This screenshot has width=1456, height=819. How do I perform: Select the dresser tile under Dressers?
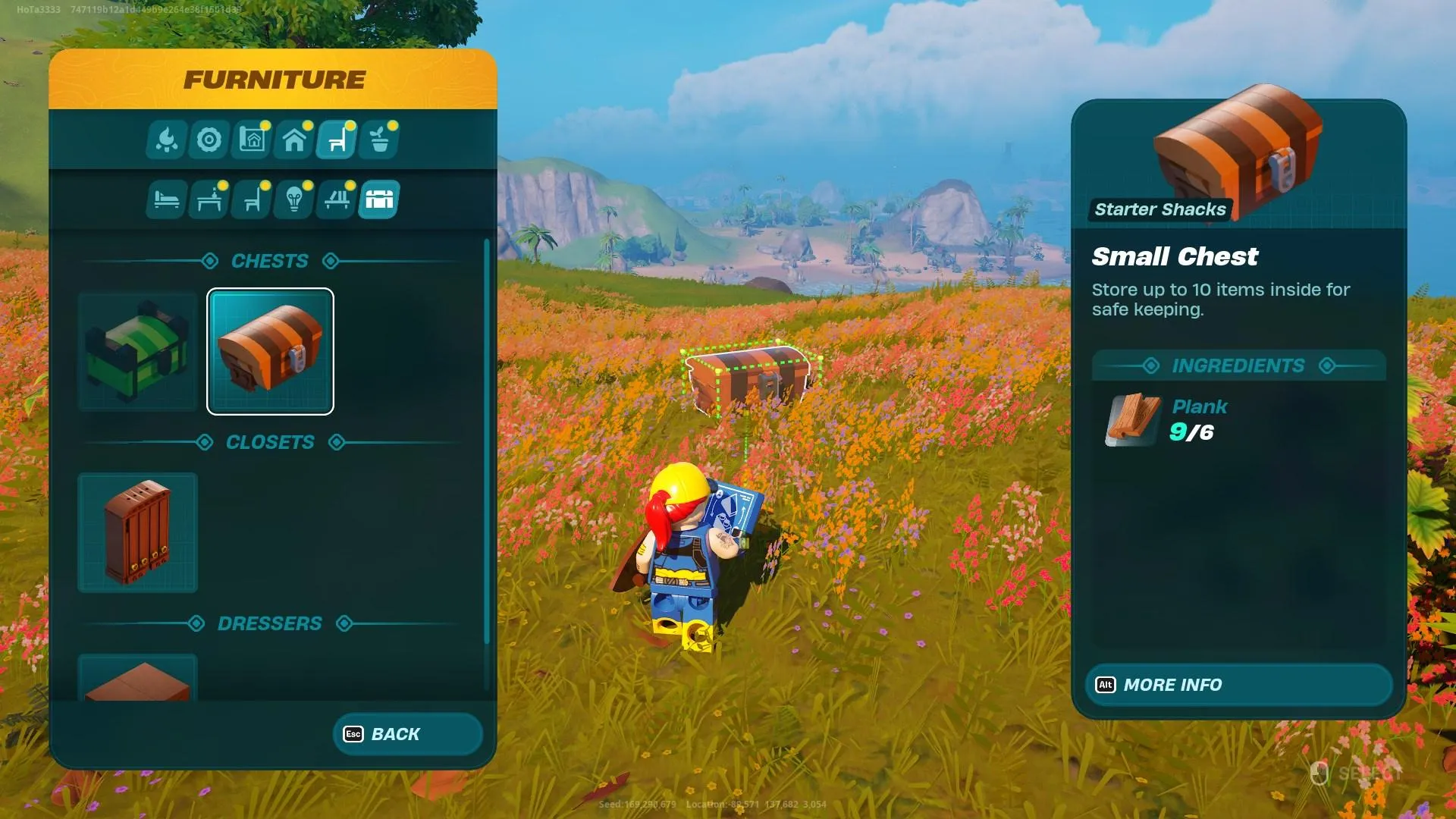pyautogui.click(x=137, y=677)
